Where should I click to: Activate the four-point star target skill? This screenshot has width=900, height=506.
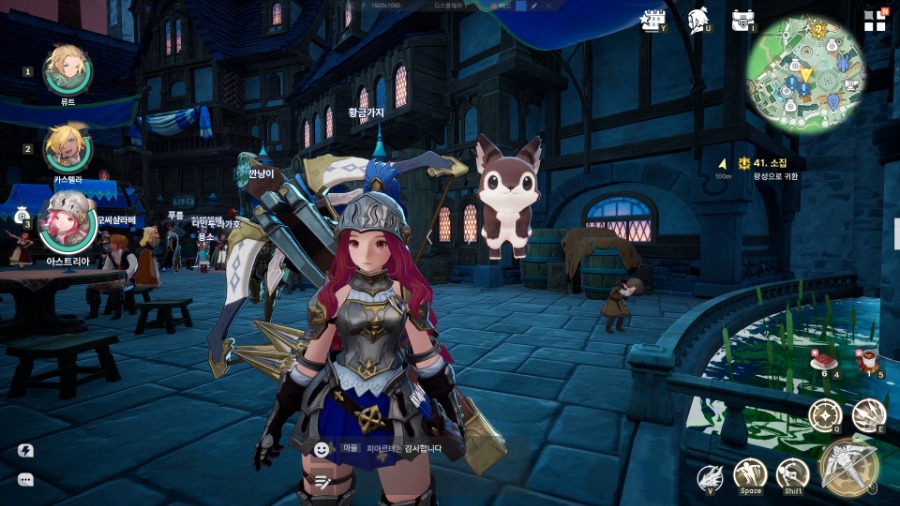[x=825, y=415]
